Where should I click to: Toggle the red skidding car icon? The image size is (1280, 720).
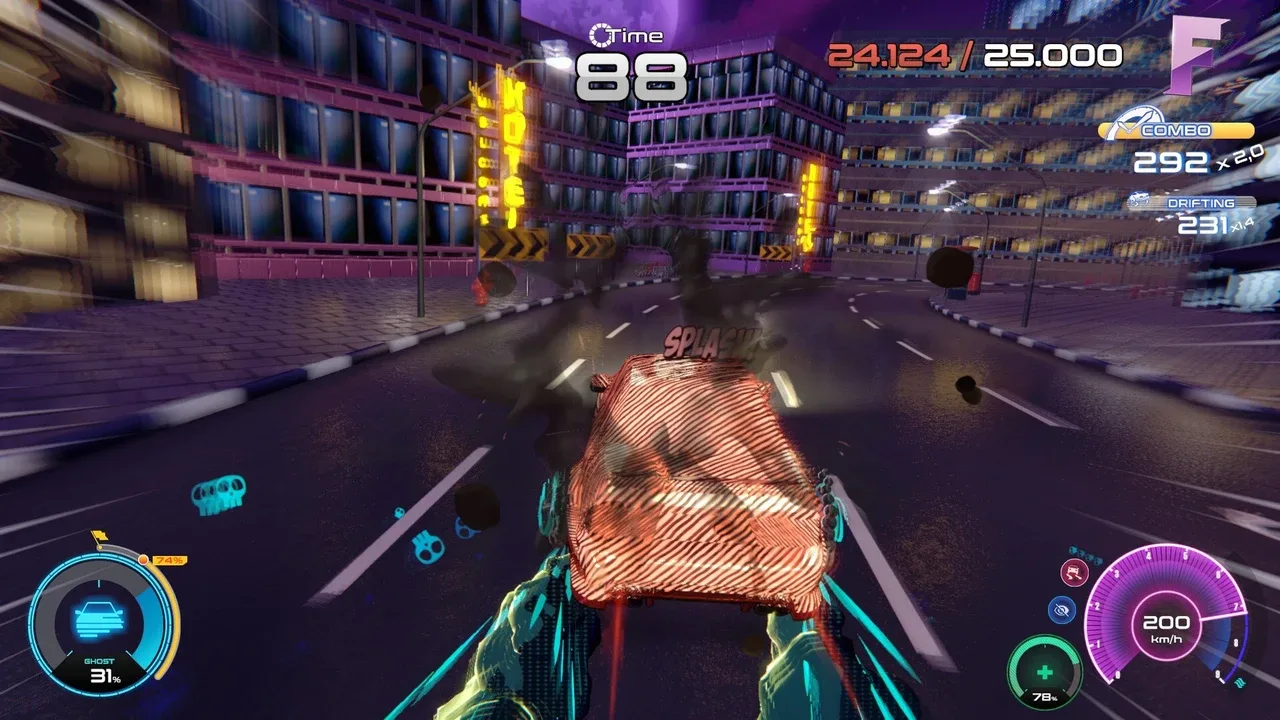tap(1074, 574)
